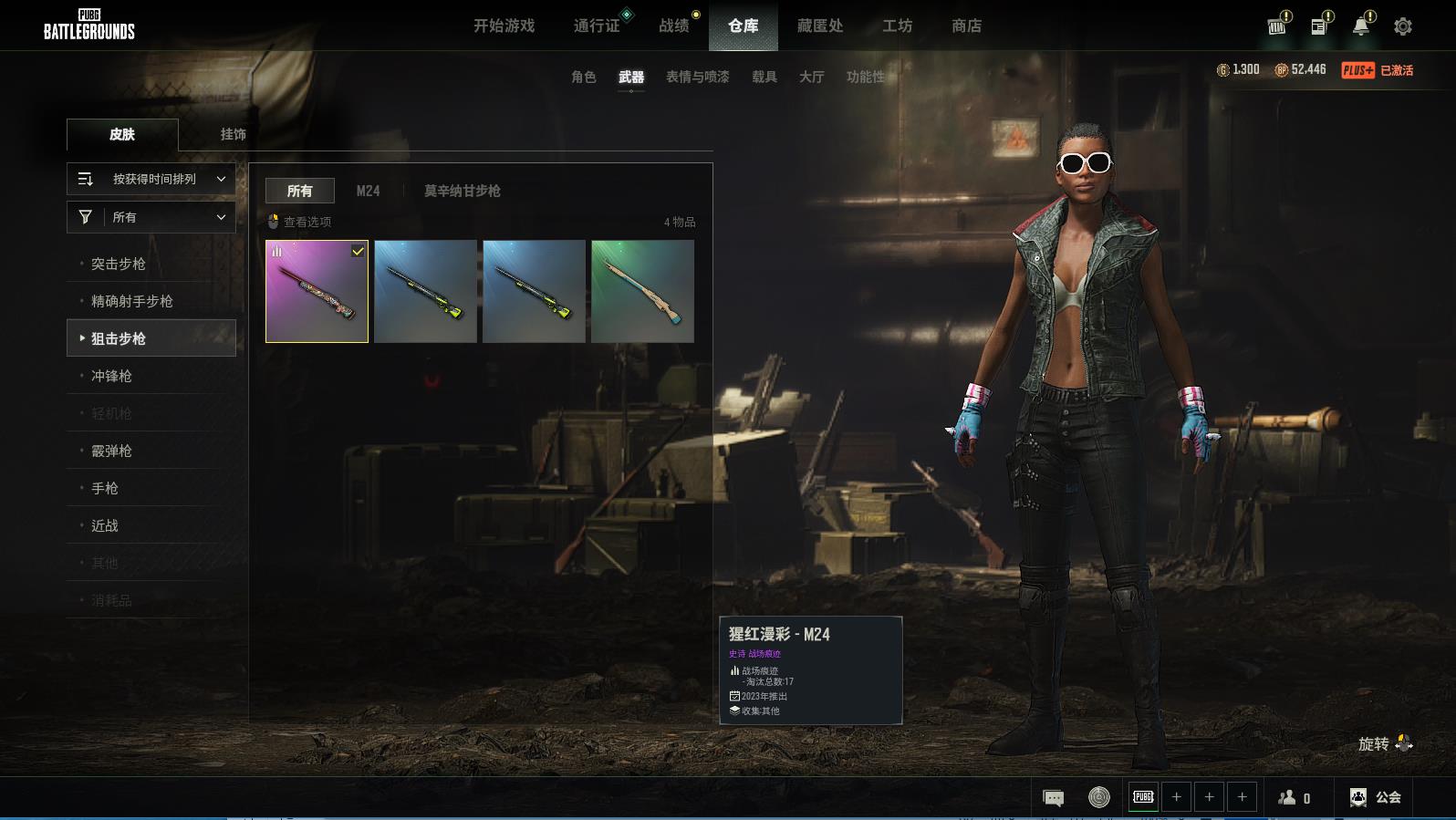Switch to the 通行证 pass tab
This screenshot has height=820, width=1456.
coord(597,26)
